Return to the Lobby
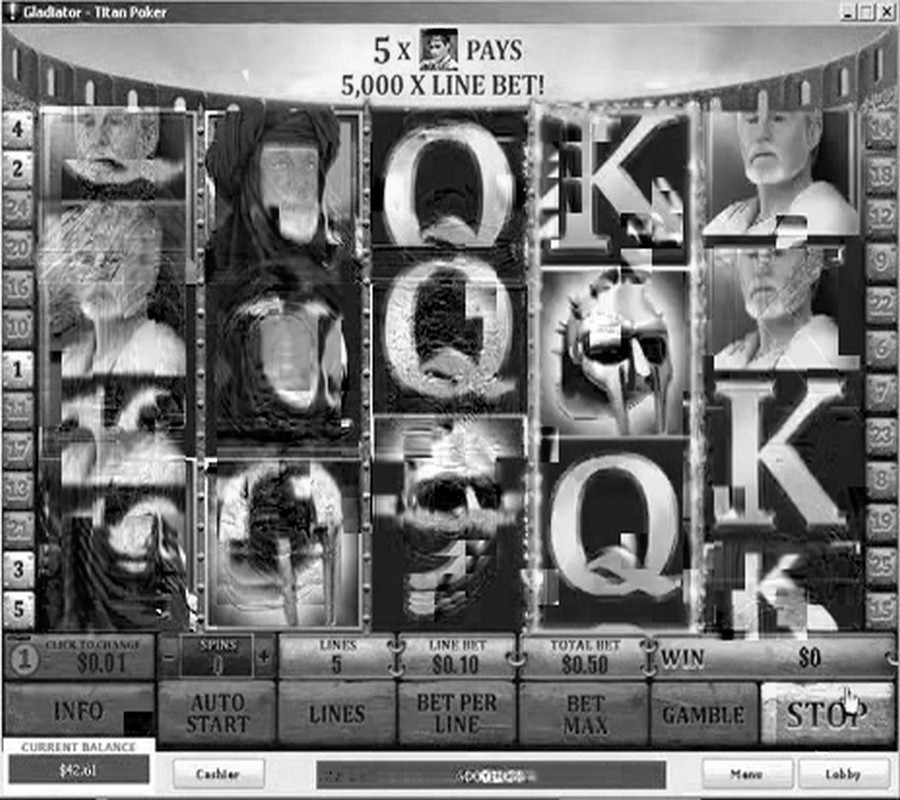900x800 pixels. (843, 773)
